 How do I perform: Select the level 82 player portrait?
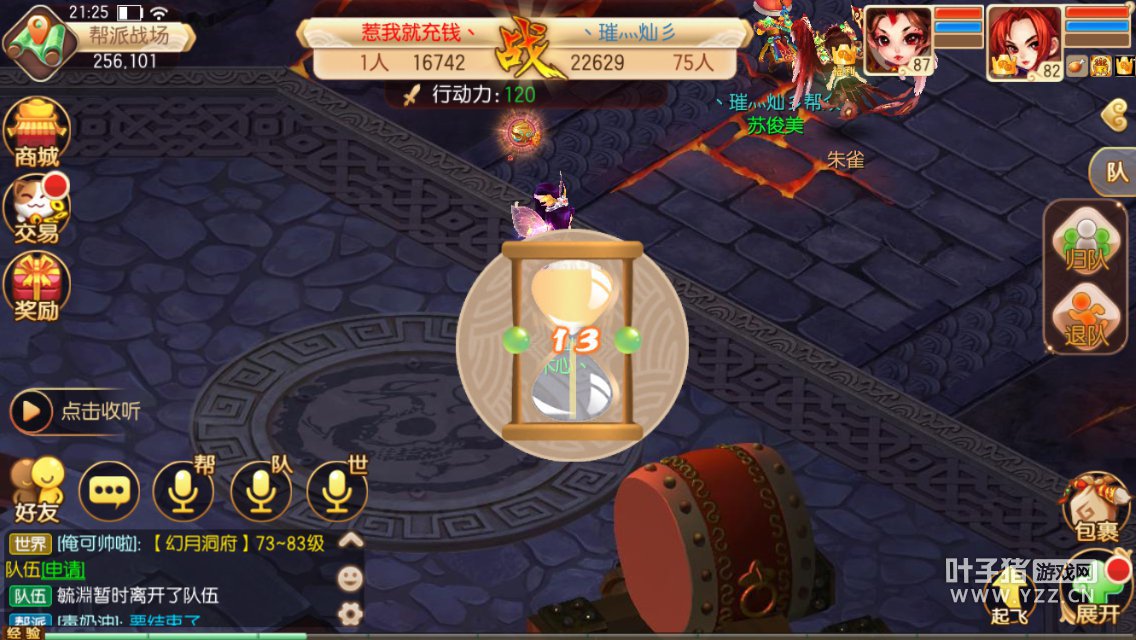tap(1023, 42)
